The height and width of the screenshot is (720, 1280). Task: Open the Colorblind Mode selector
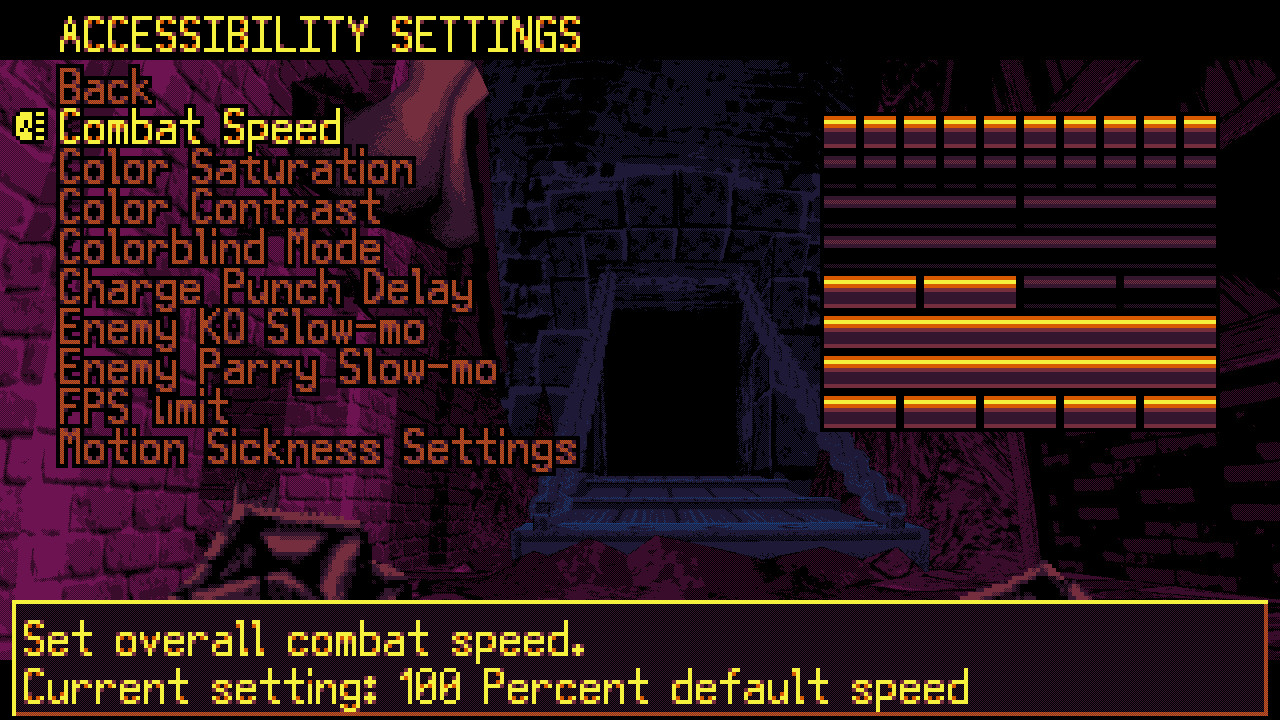pos(218,248)
